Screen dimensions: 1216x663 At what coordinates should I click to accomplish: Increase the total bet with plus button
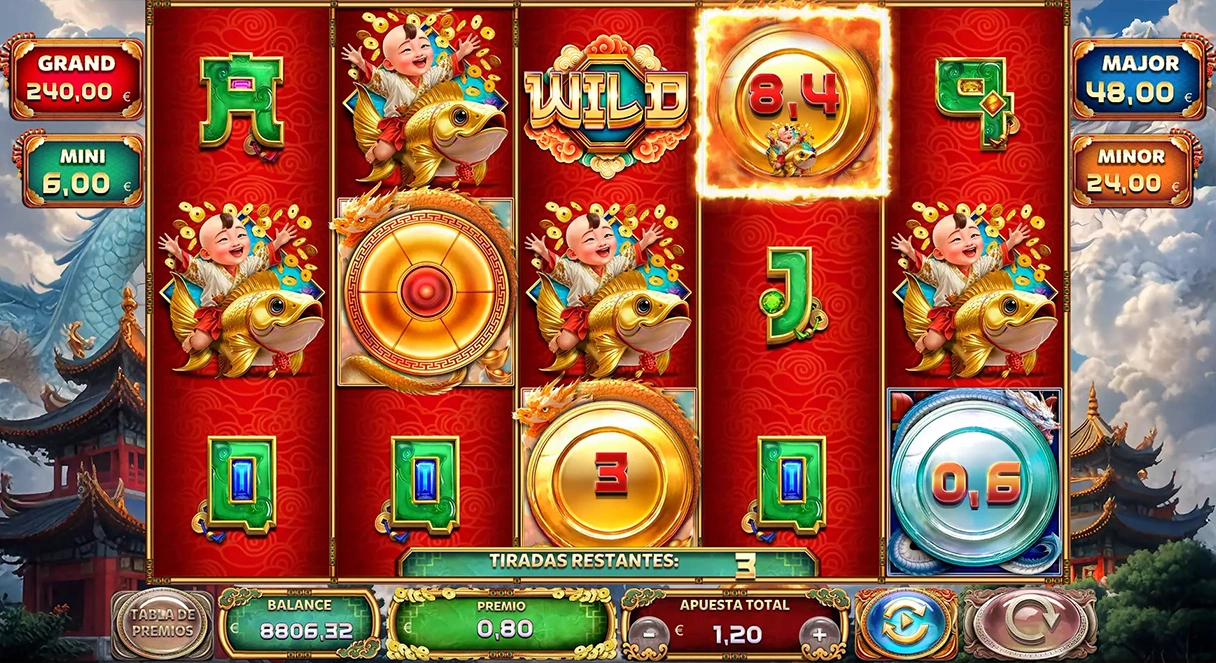coord(819,634)
